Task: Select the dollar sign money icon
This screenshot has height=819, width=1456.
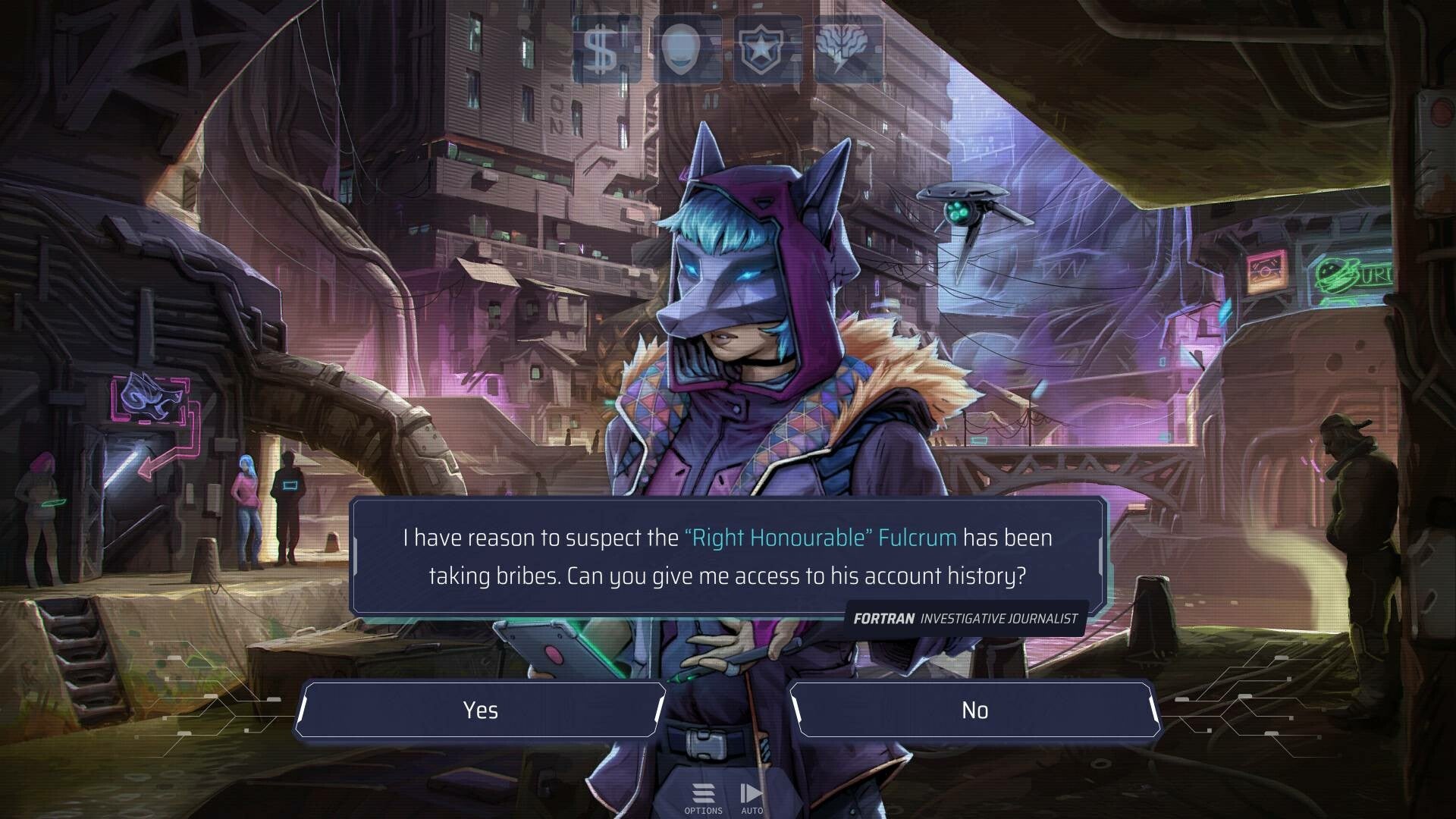Action: [605, 50]
